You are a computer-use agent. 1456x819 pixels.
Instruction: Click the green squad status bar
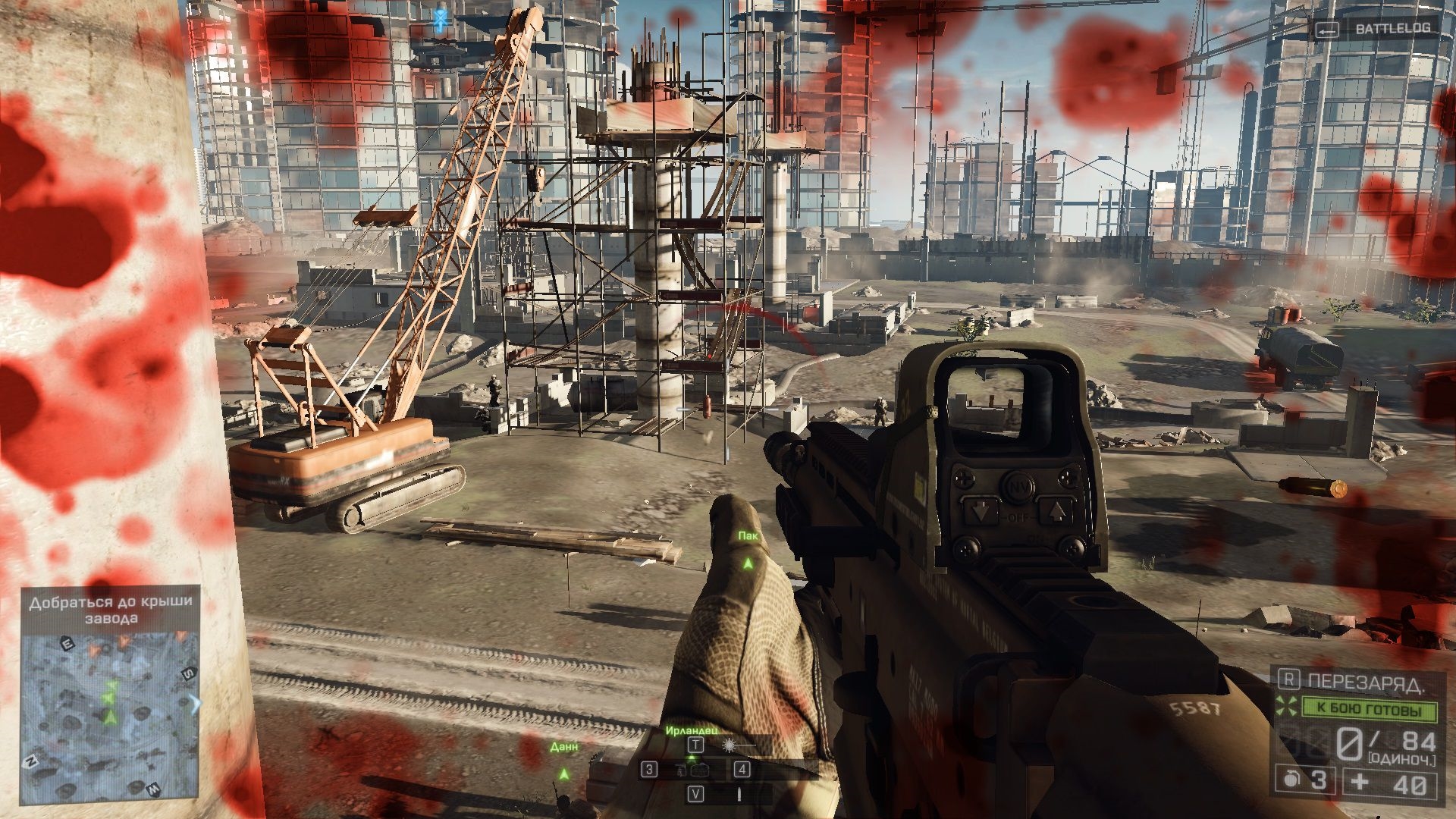(1369, 709)
